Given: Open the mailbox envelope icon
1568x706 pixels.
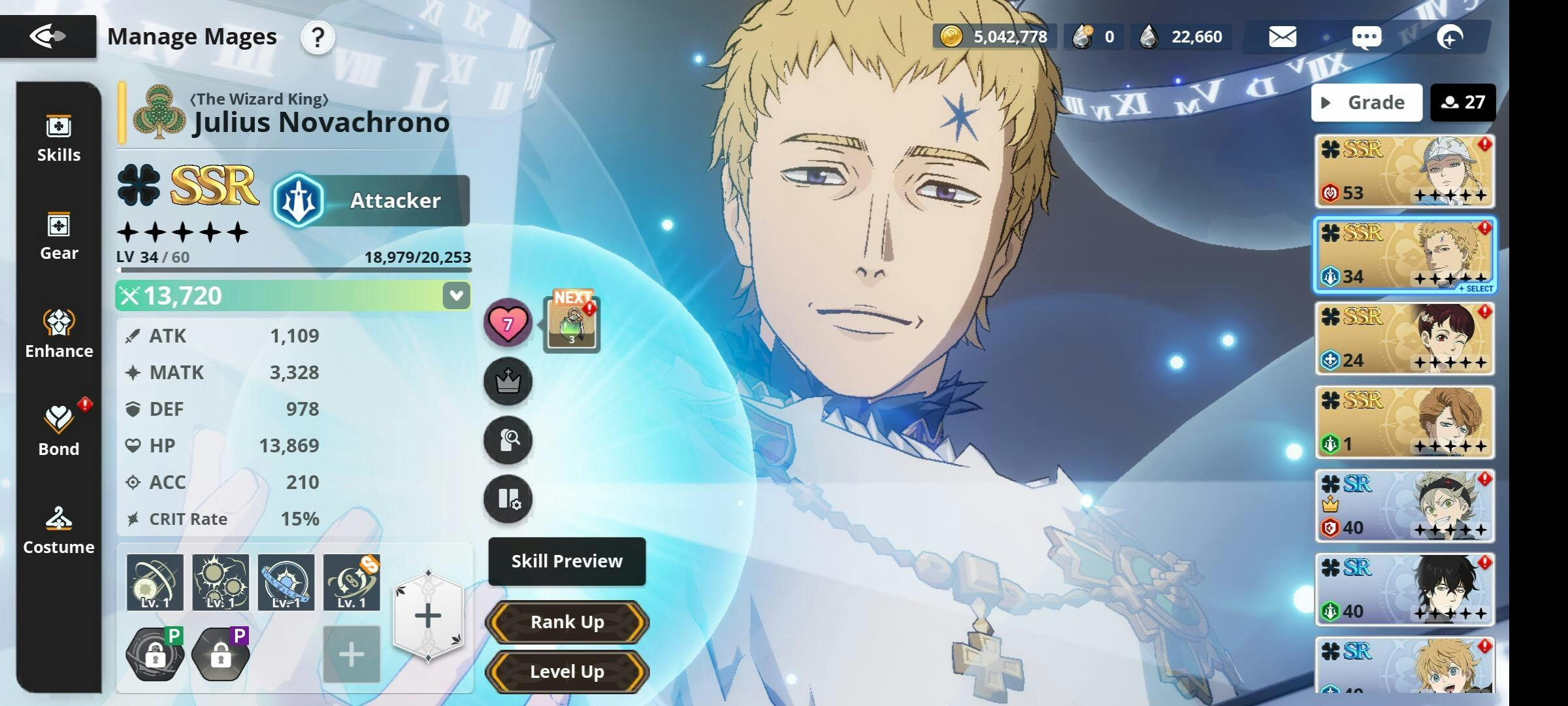Looking at the screenshot, I should 1282,37.
